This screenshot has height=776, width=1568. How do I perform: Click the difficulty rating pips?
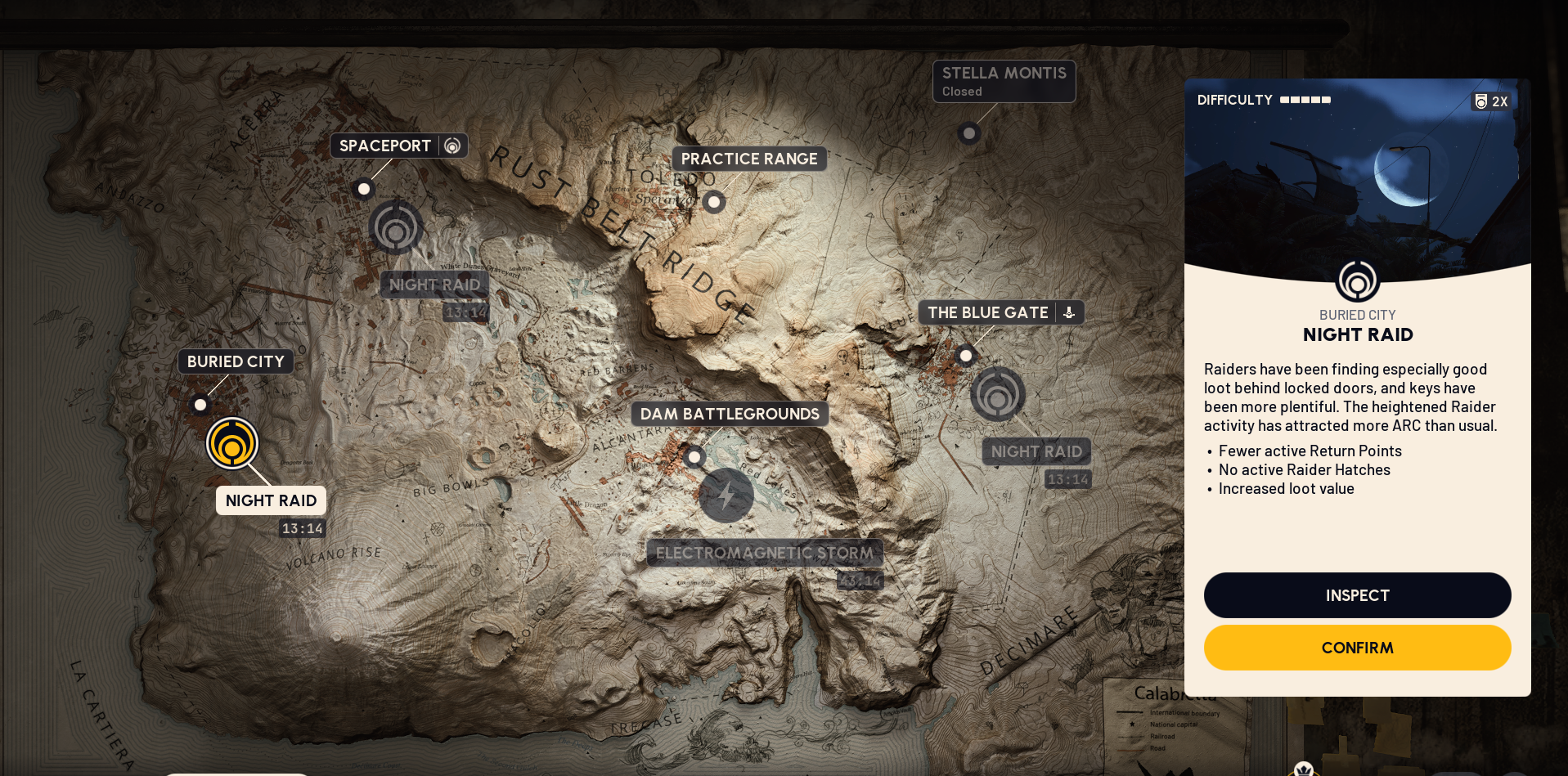coord(1305,100)
